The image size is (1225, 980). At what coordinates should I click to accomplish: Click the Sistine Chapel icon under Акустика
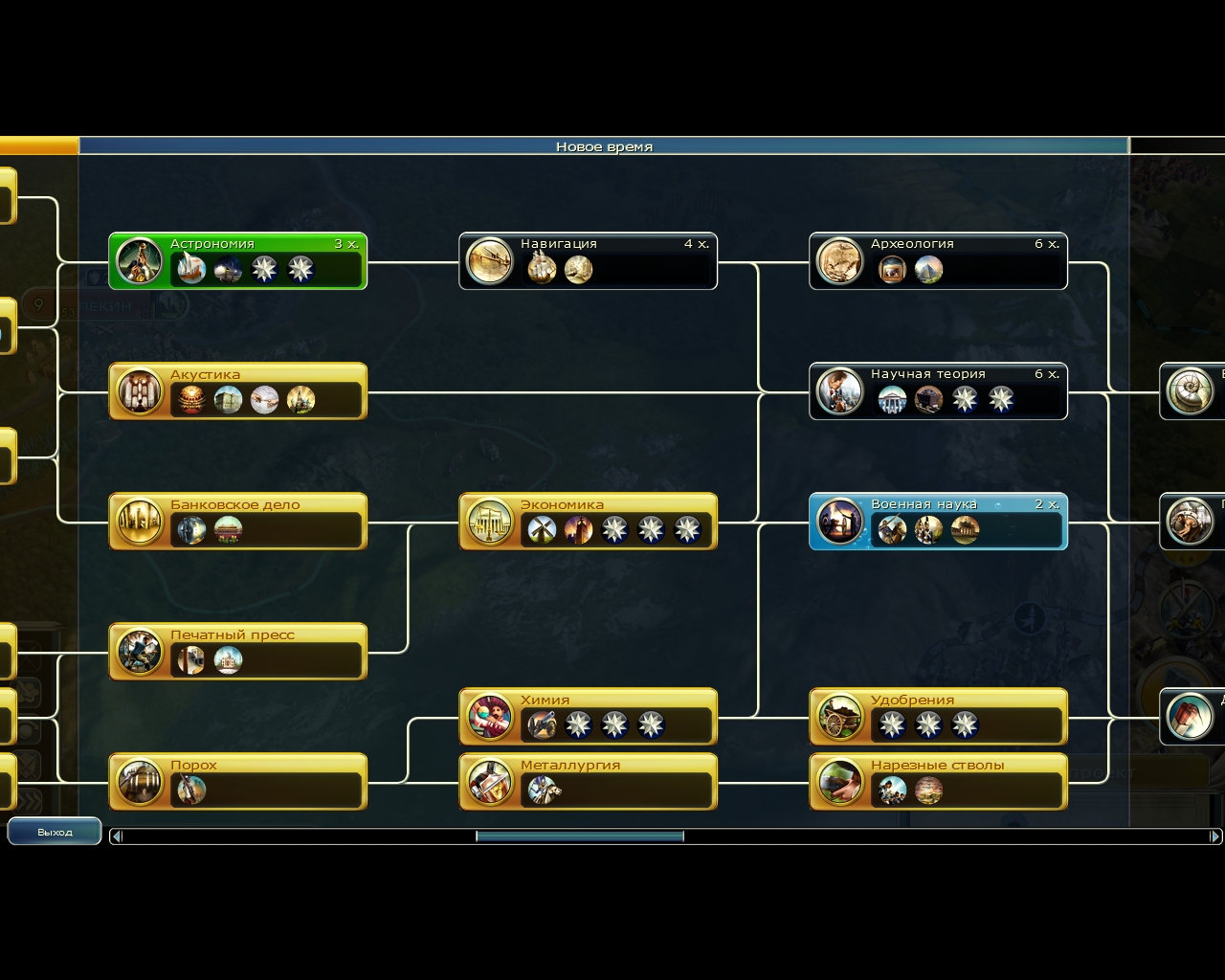tap(265, 399)
